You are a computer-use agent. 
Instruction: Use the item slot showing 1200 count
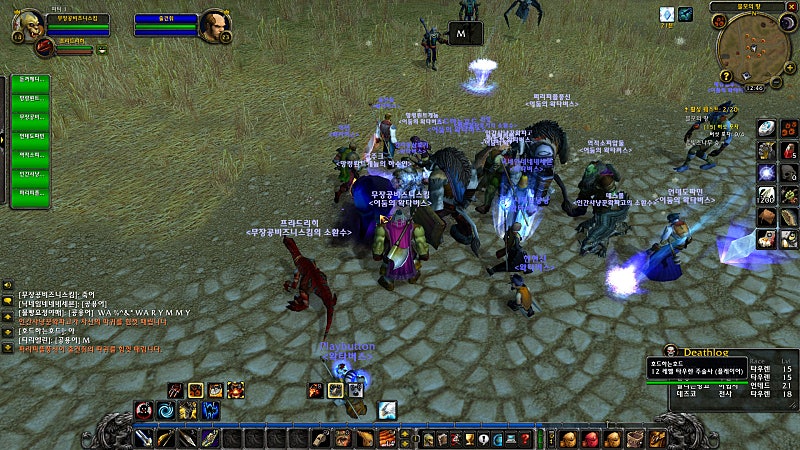point(767,194)
